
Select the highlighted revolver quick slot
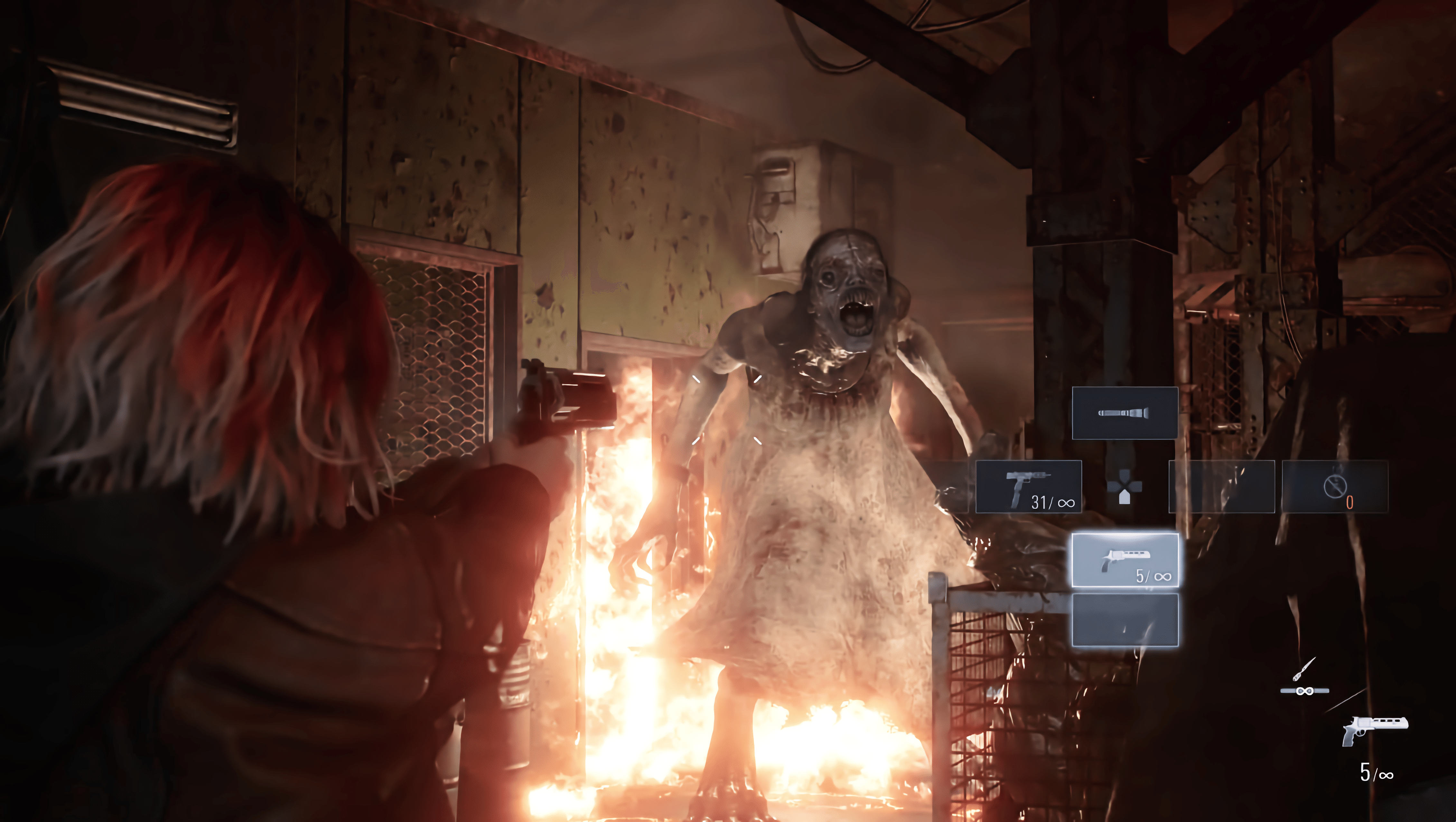1125,560
